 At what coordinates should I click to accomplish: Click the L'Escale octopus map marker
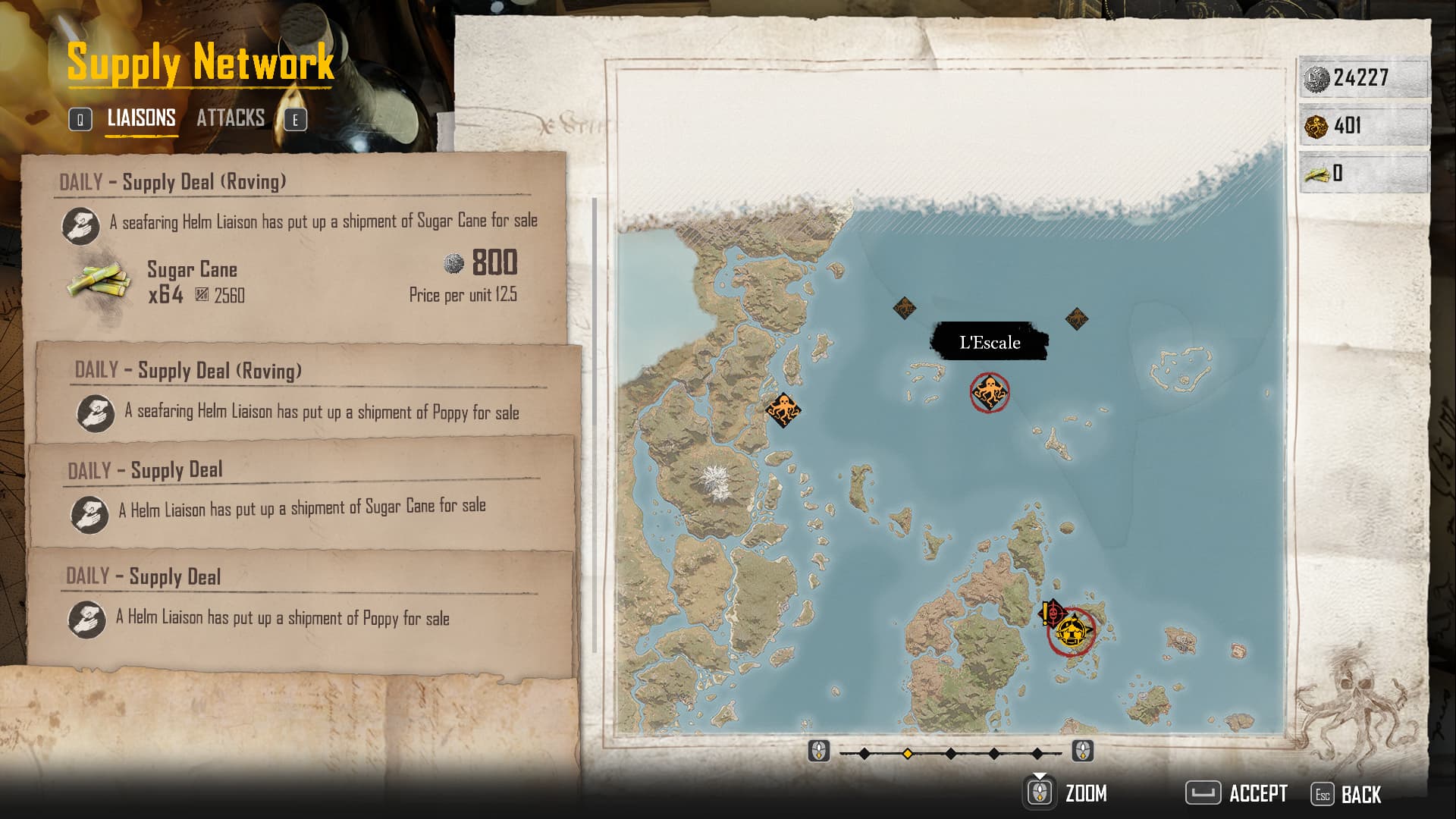(x=990, y=392)
